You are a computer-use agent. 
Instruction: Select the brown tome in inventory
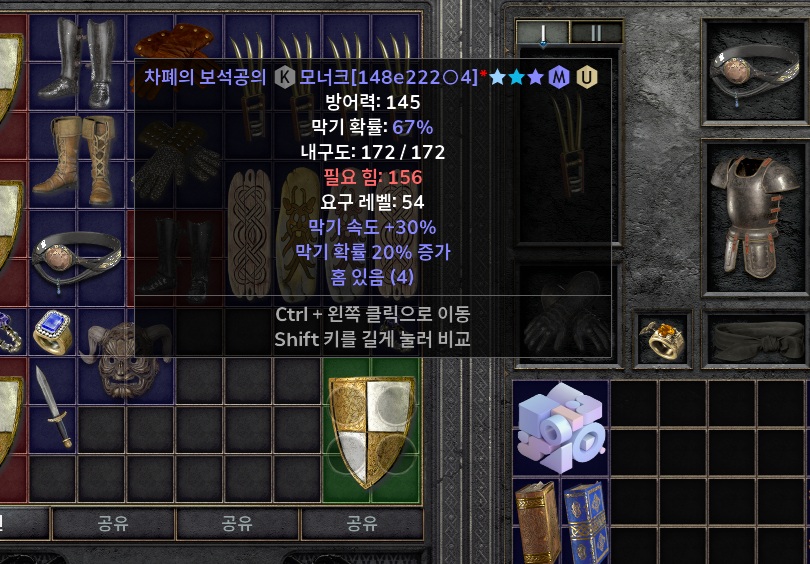pos(536,520)
